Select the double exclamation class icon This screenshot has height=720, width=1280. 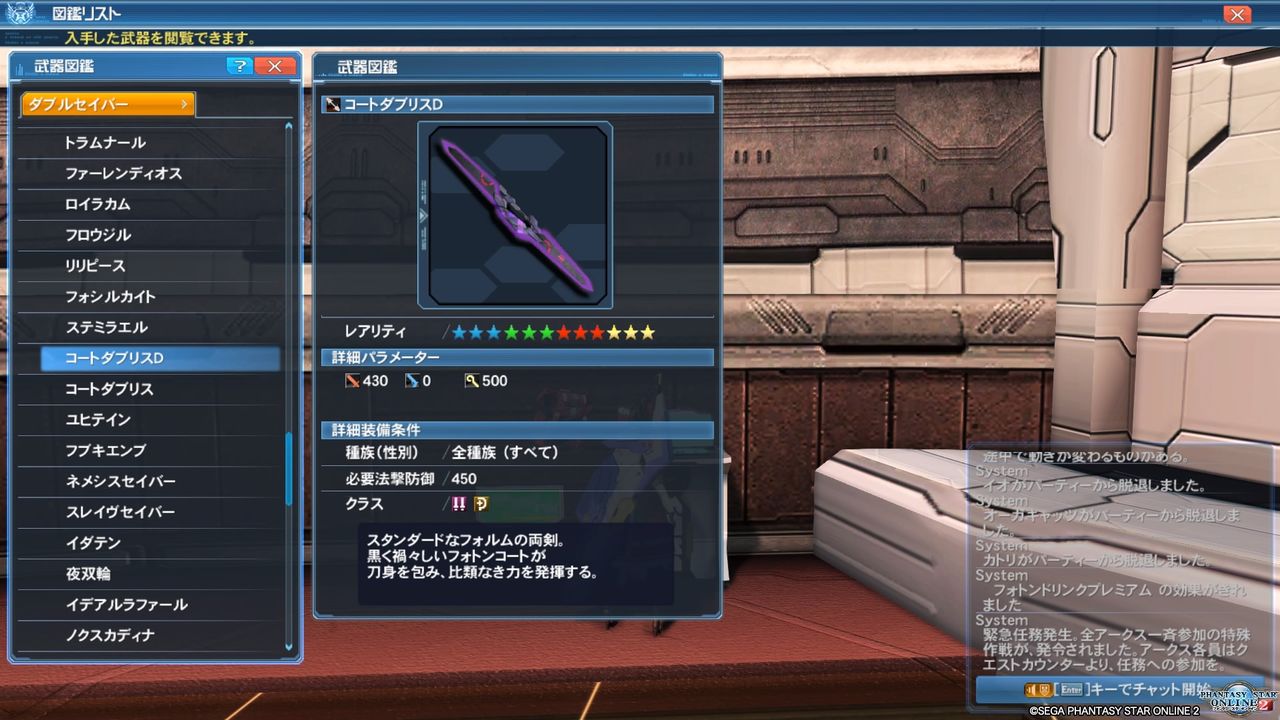pos(460,505)
